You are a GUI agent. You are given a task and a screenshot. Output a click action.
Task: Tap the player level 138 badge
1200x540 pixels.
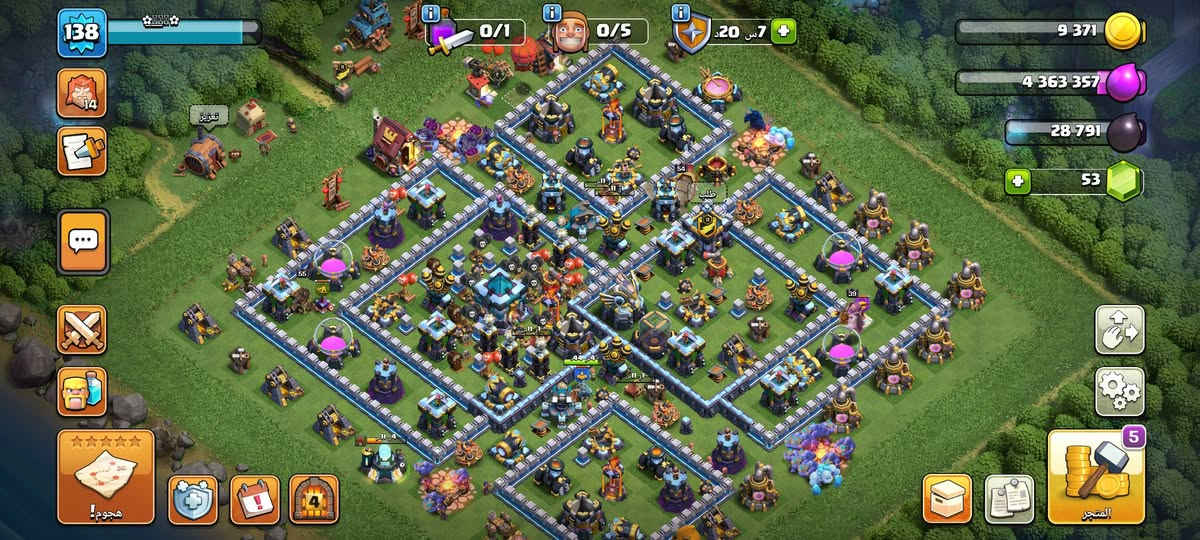click(x=81, y=33)
